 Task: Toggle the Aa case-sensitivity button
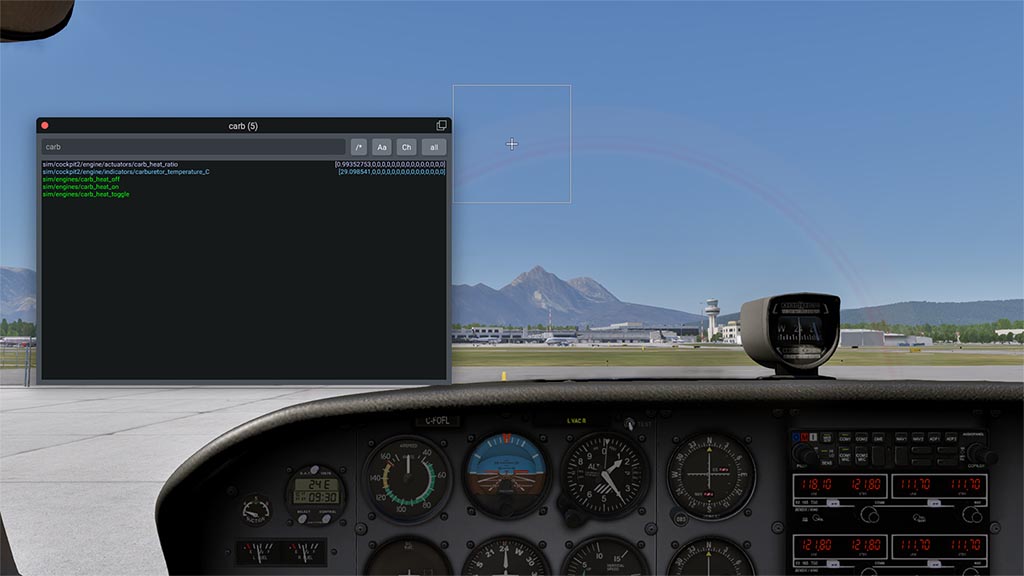point(382,147)
